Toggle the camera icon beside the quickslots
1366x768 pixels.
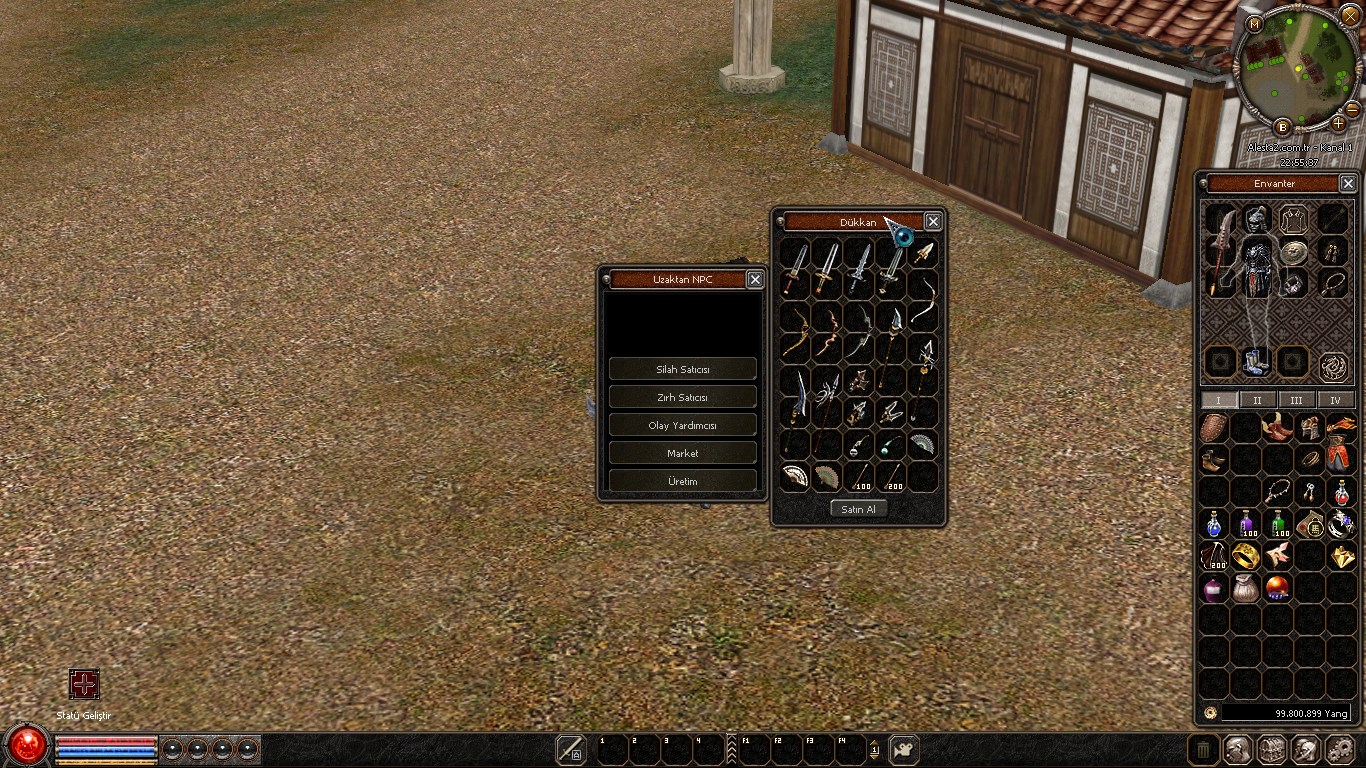click(x=904, y=749)
